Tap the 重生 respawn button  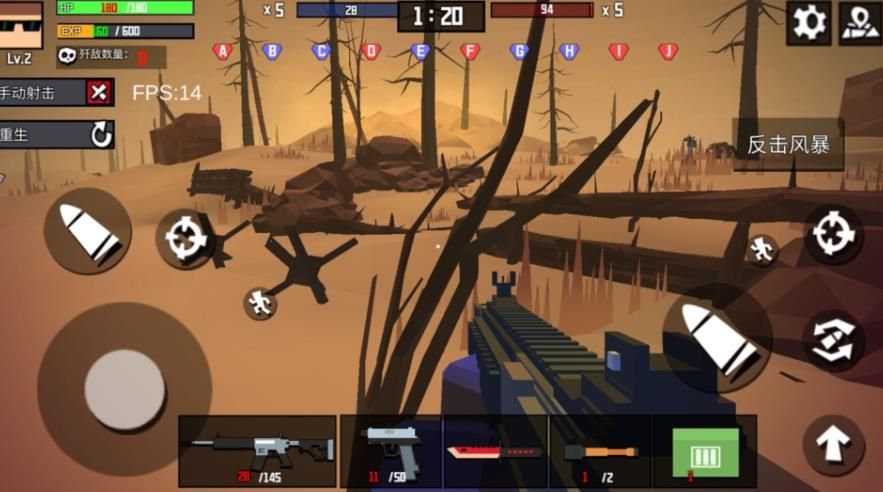101,135
